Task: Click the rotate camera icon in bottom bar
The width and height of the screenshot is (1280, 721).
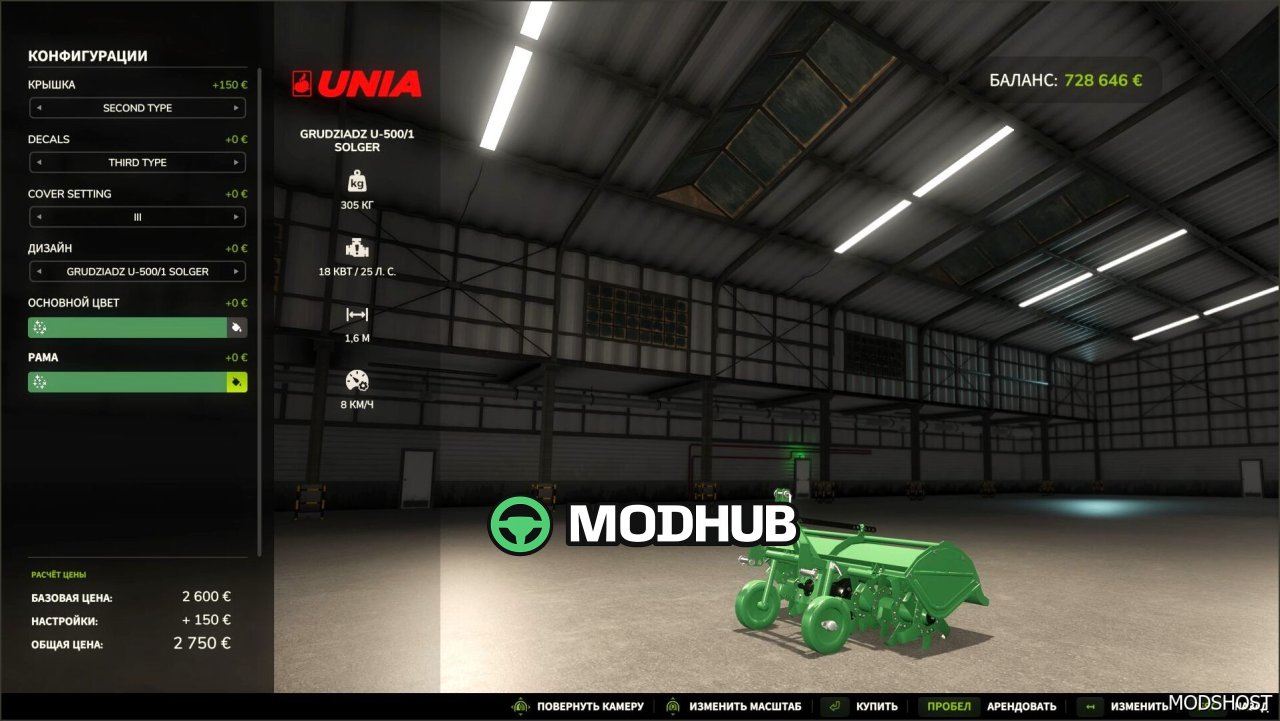Action: coord(520,706)
